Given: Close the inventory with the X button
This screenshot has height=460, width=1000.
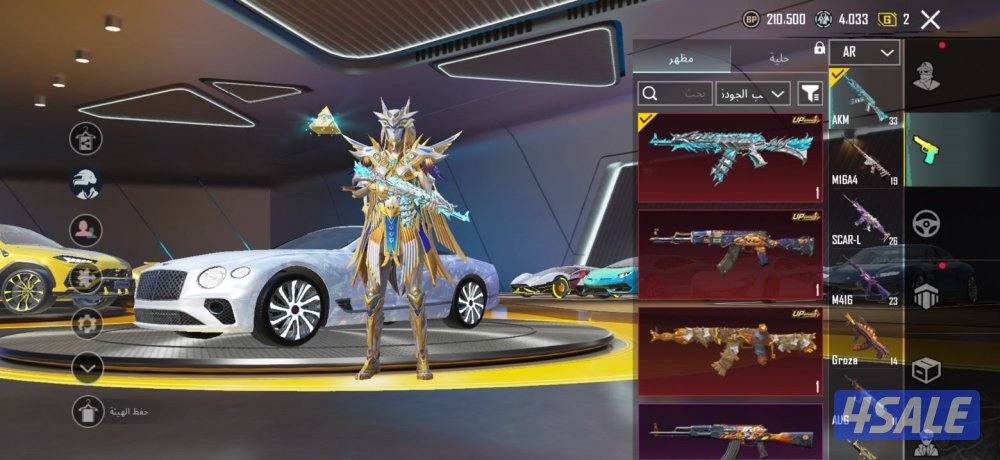Looking at the screenshot, I should (x=930, y=19).
